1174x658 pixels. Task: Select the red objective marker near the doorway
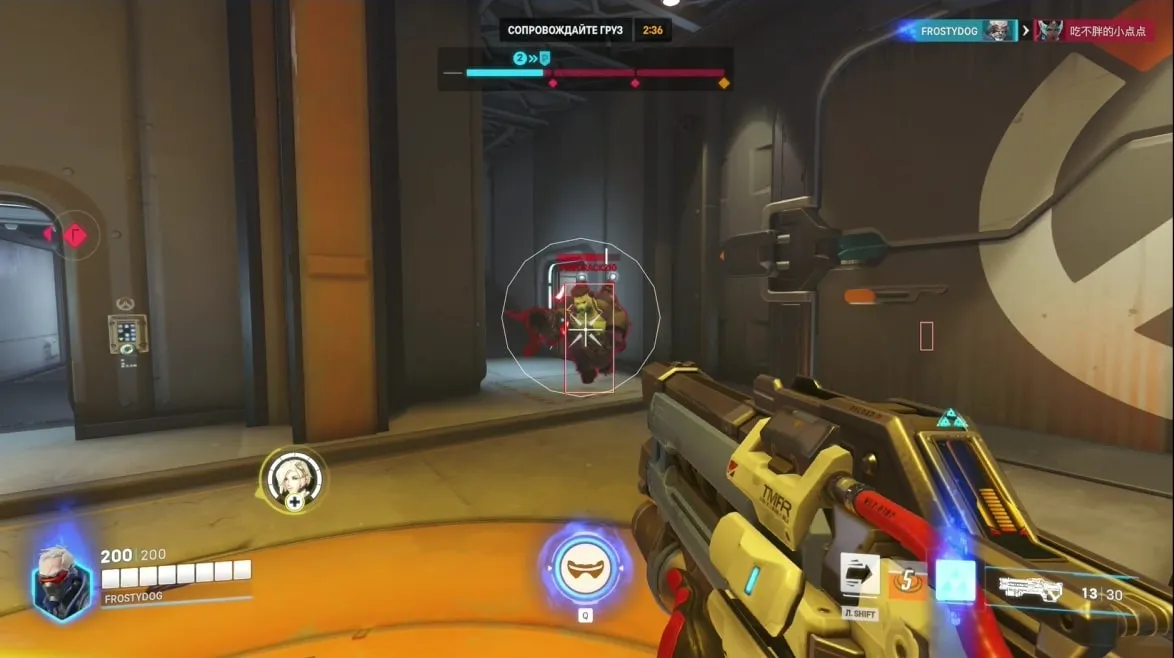tap(75, 235)
